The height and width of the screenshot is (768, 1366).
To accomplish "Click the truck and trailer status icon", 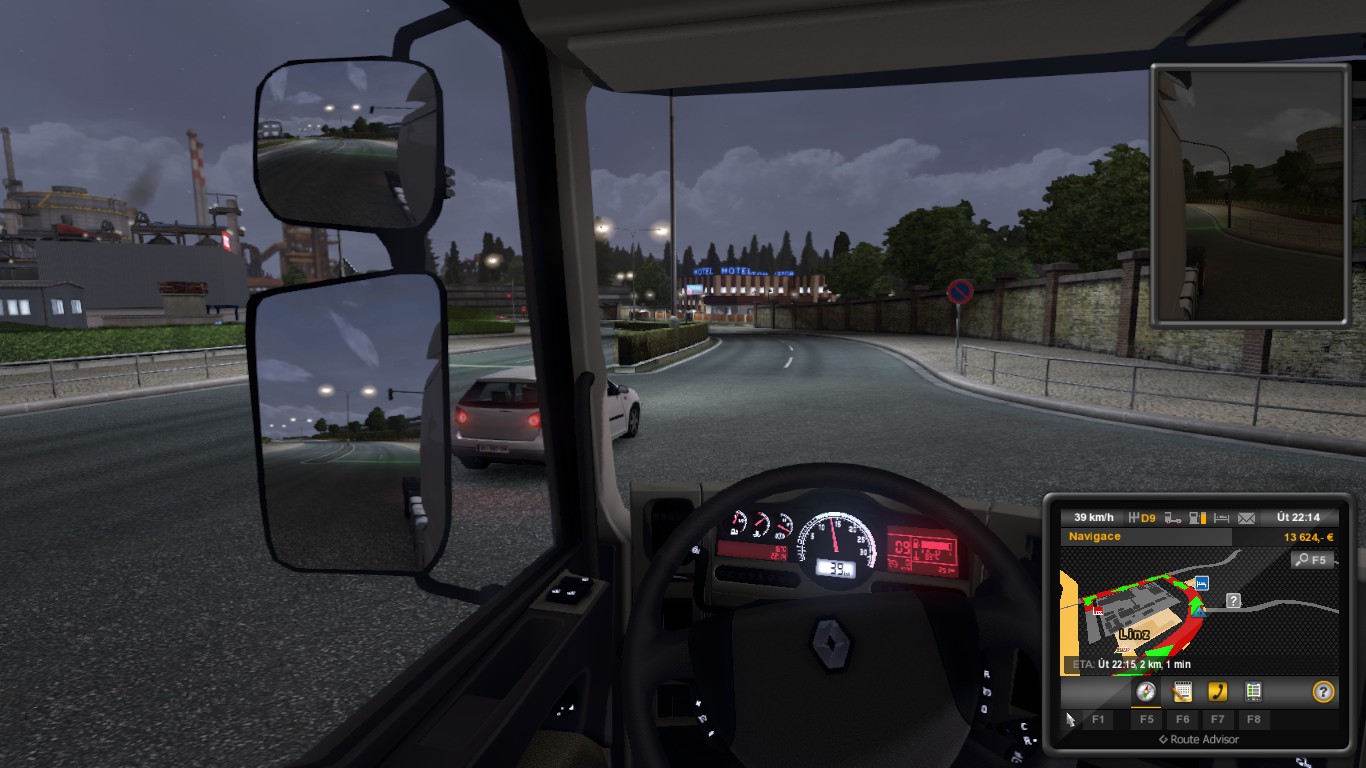I will coord(1171,516).
